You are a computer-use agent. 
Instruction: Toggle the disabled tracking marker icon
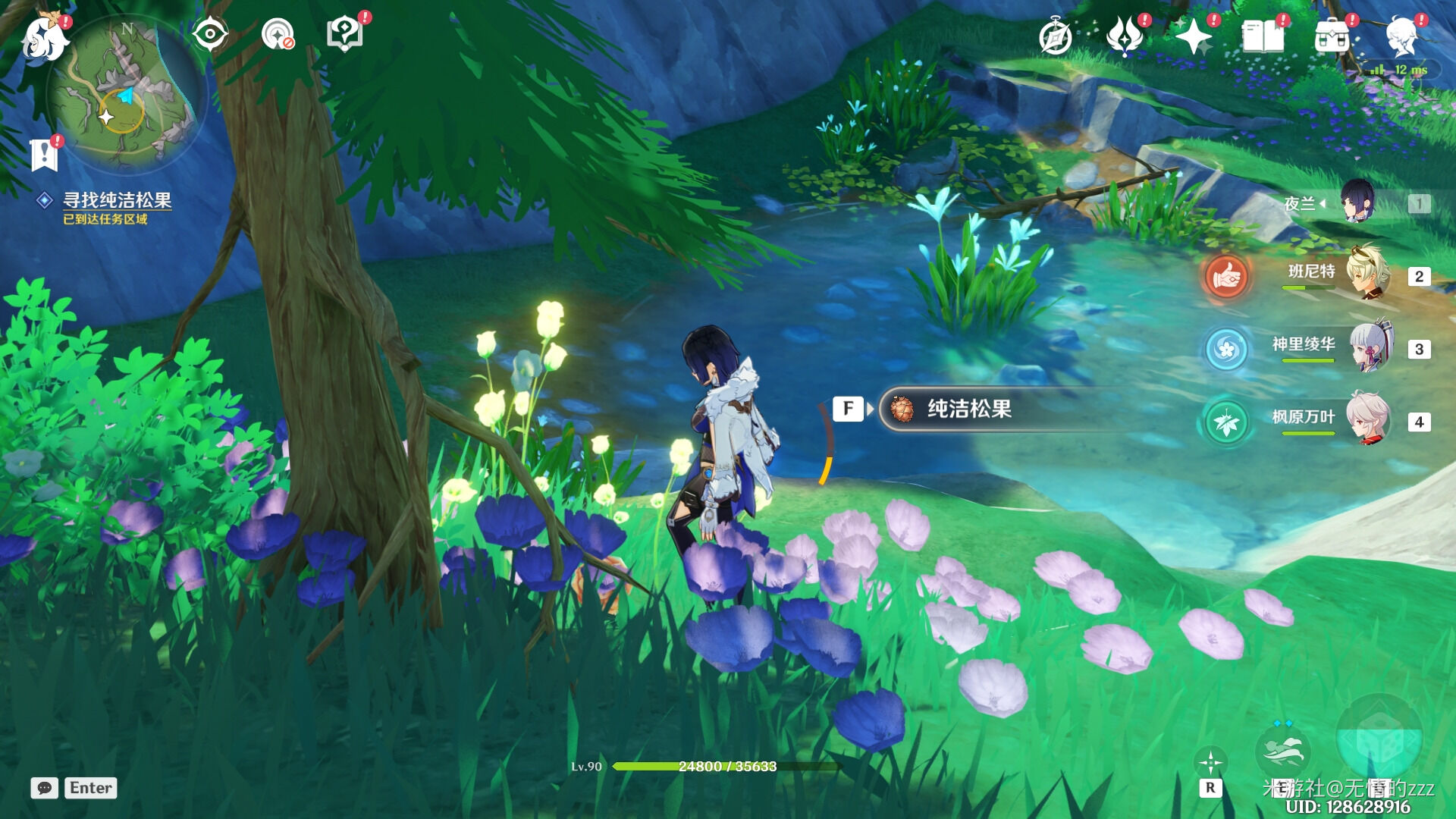tap(276, 32)
